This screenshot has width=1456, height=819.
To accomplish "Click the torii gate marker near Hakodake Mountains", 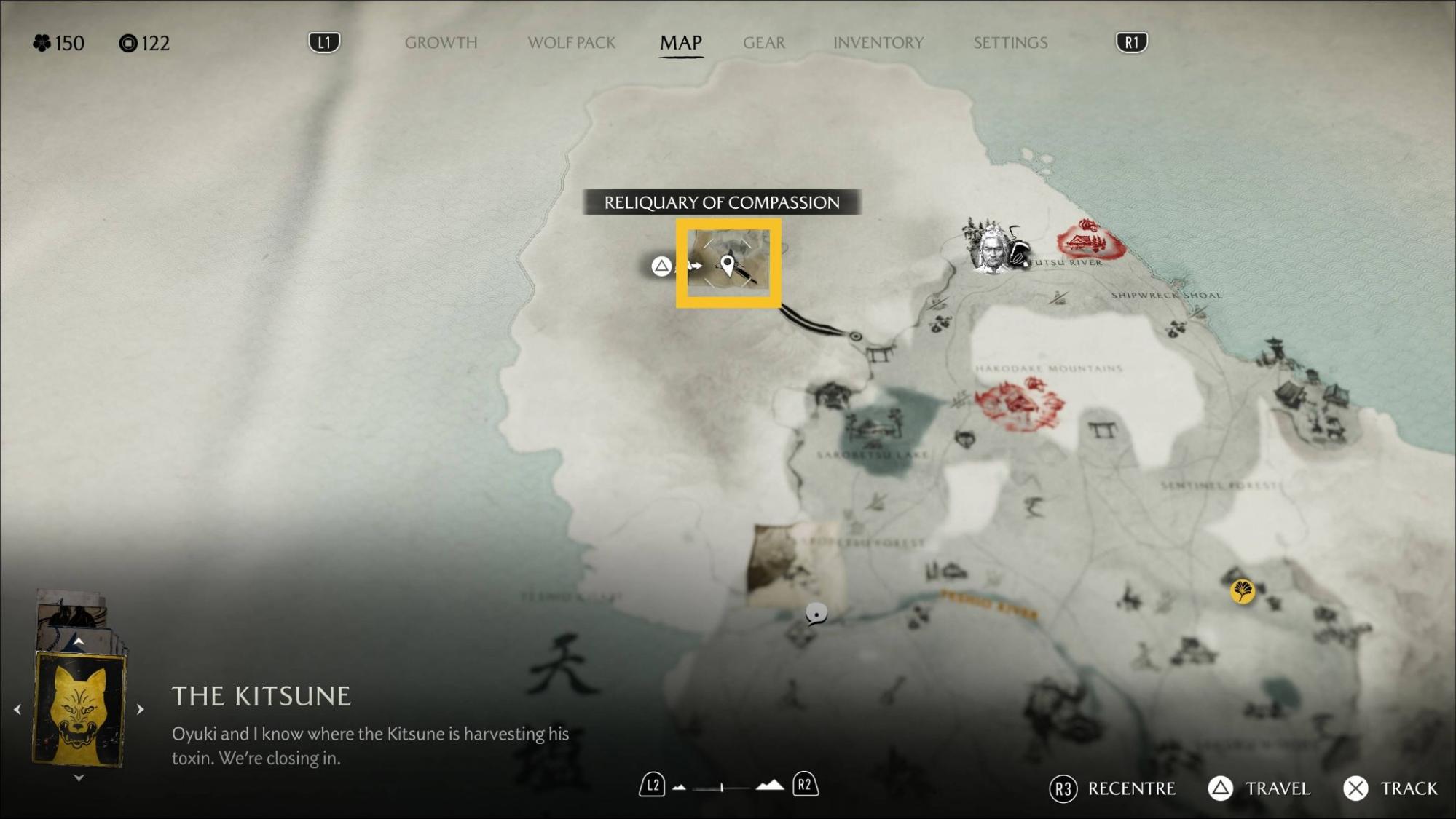I will (1103, 430).
